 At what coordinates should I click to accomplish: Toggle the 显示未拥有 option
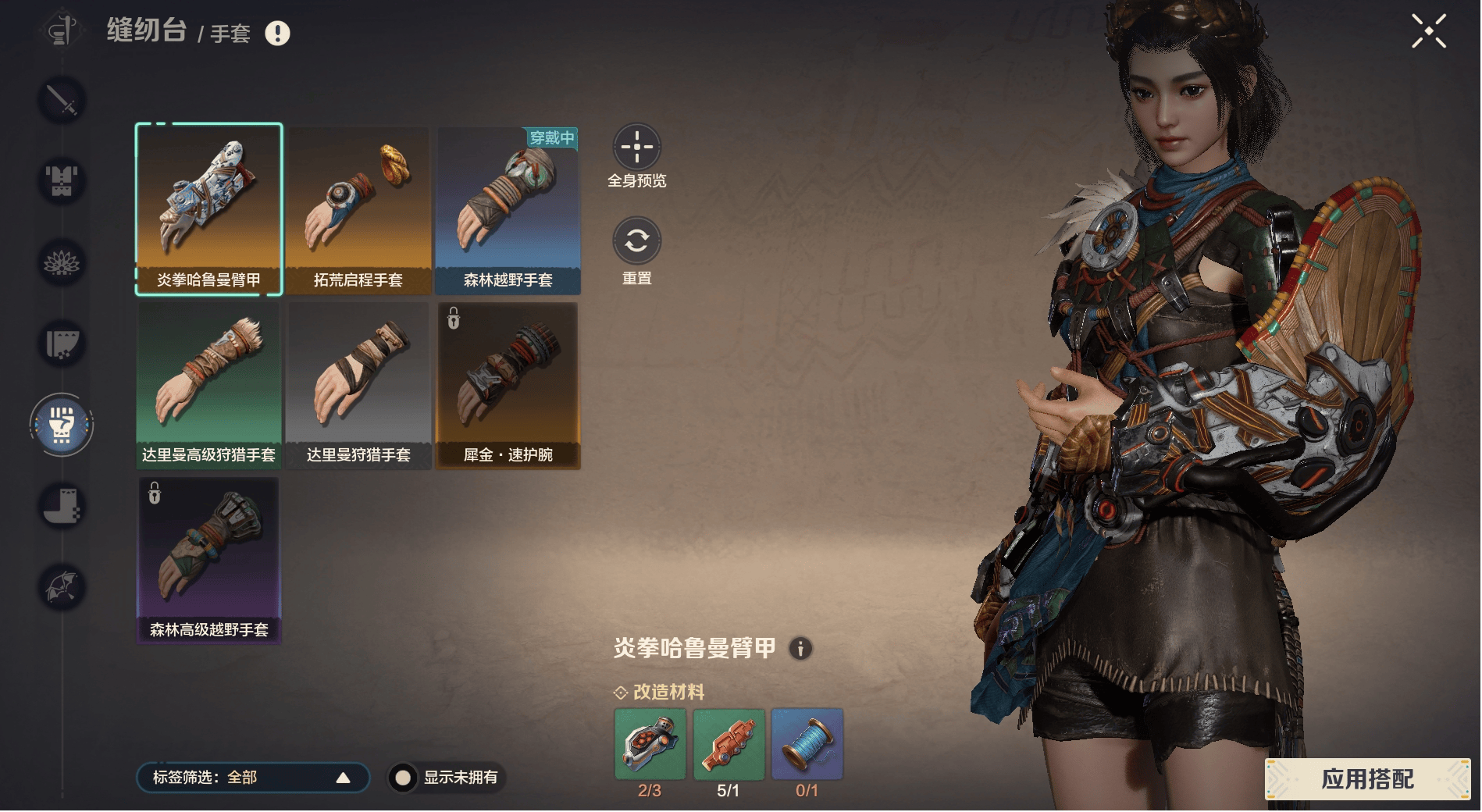[x=403, y=778]
